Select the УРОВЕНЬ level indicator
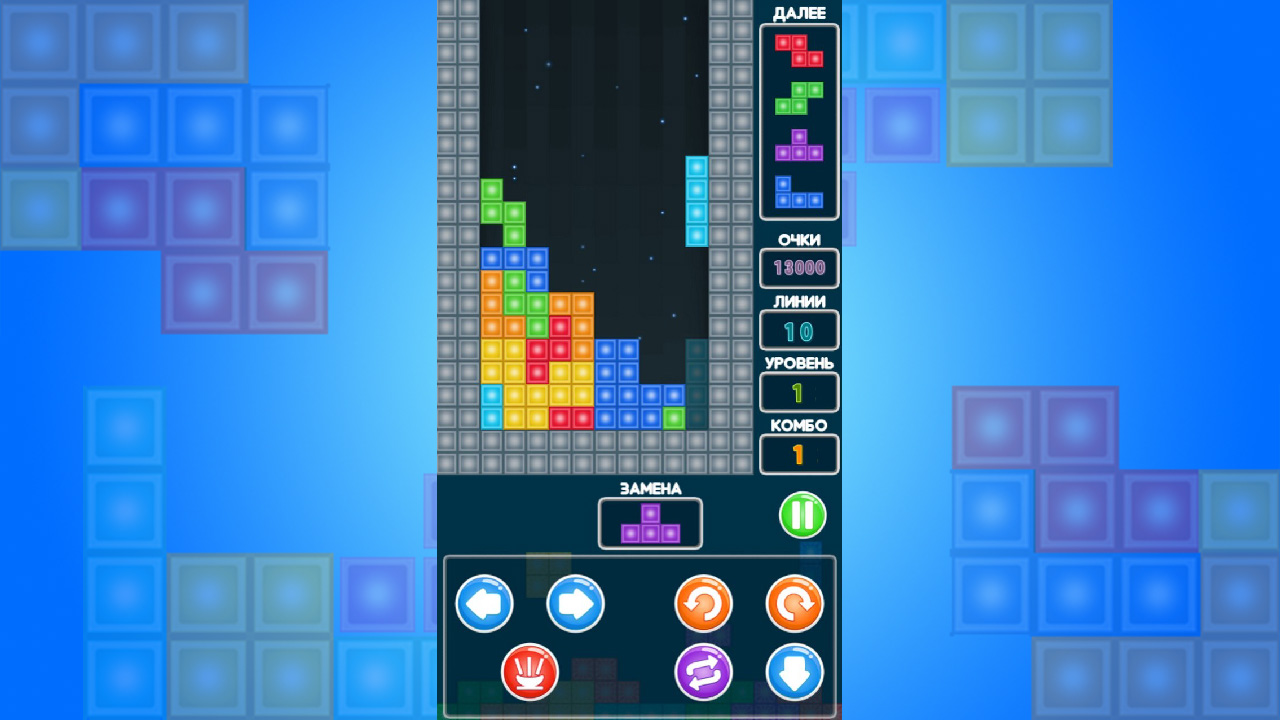Screen dimensions: 1280x720 tap(798, 392)
